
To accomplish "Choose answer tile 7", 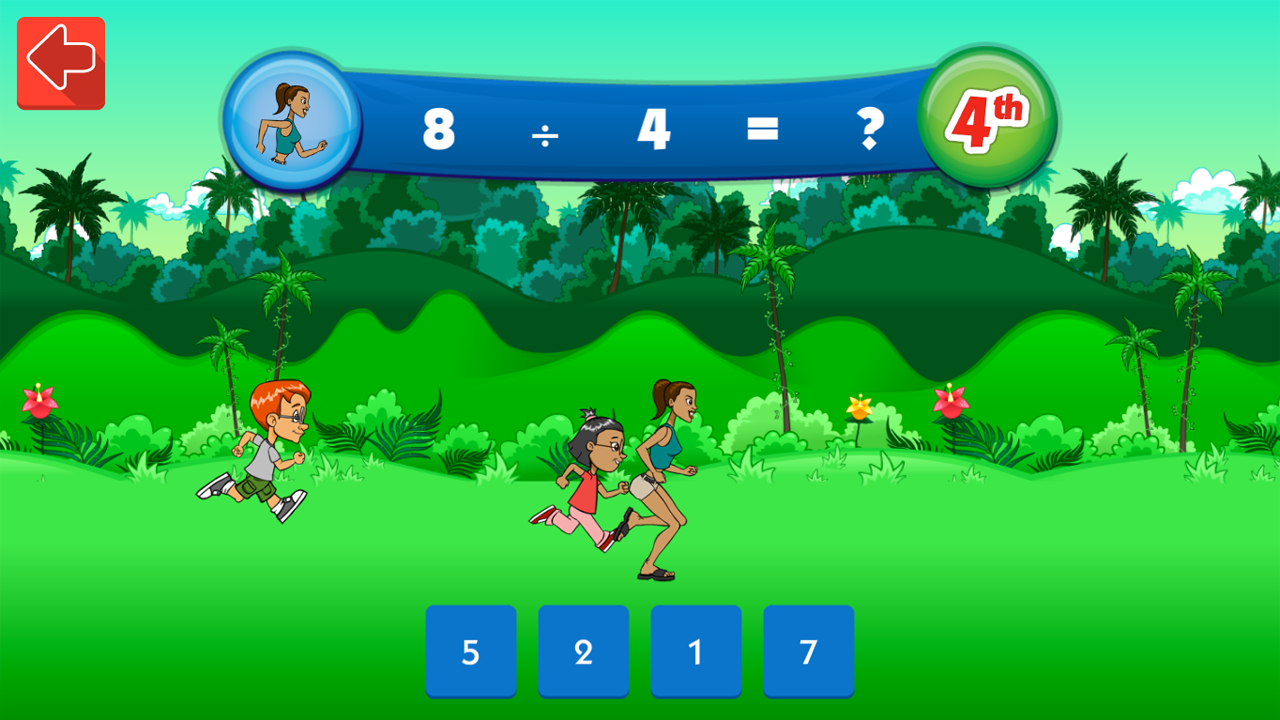I will 808,651.
